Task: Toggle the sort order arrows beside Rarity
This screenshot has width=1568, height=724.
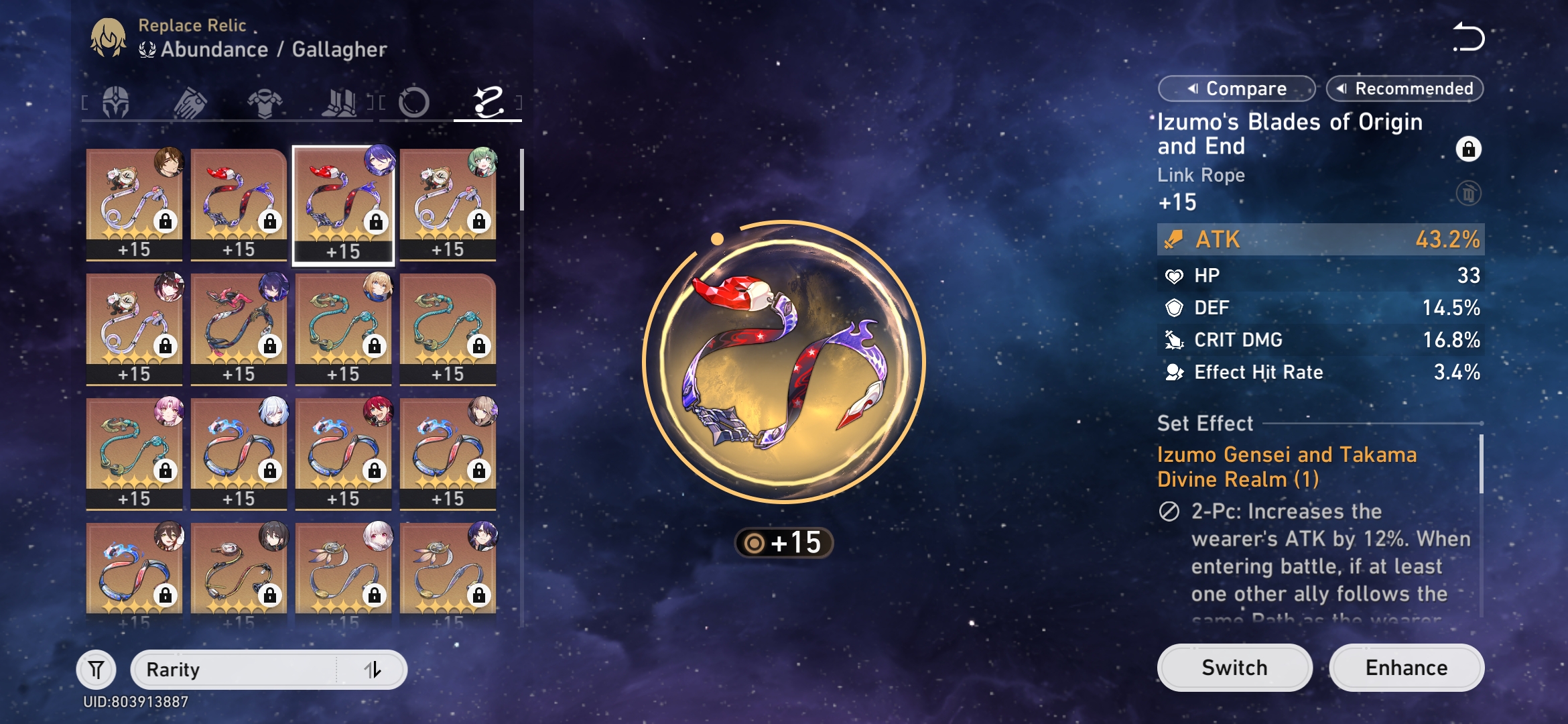Action: click(376, 670)
